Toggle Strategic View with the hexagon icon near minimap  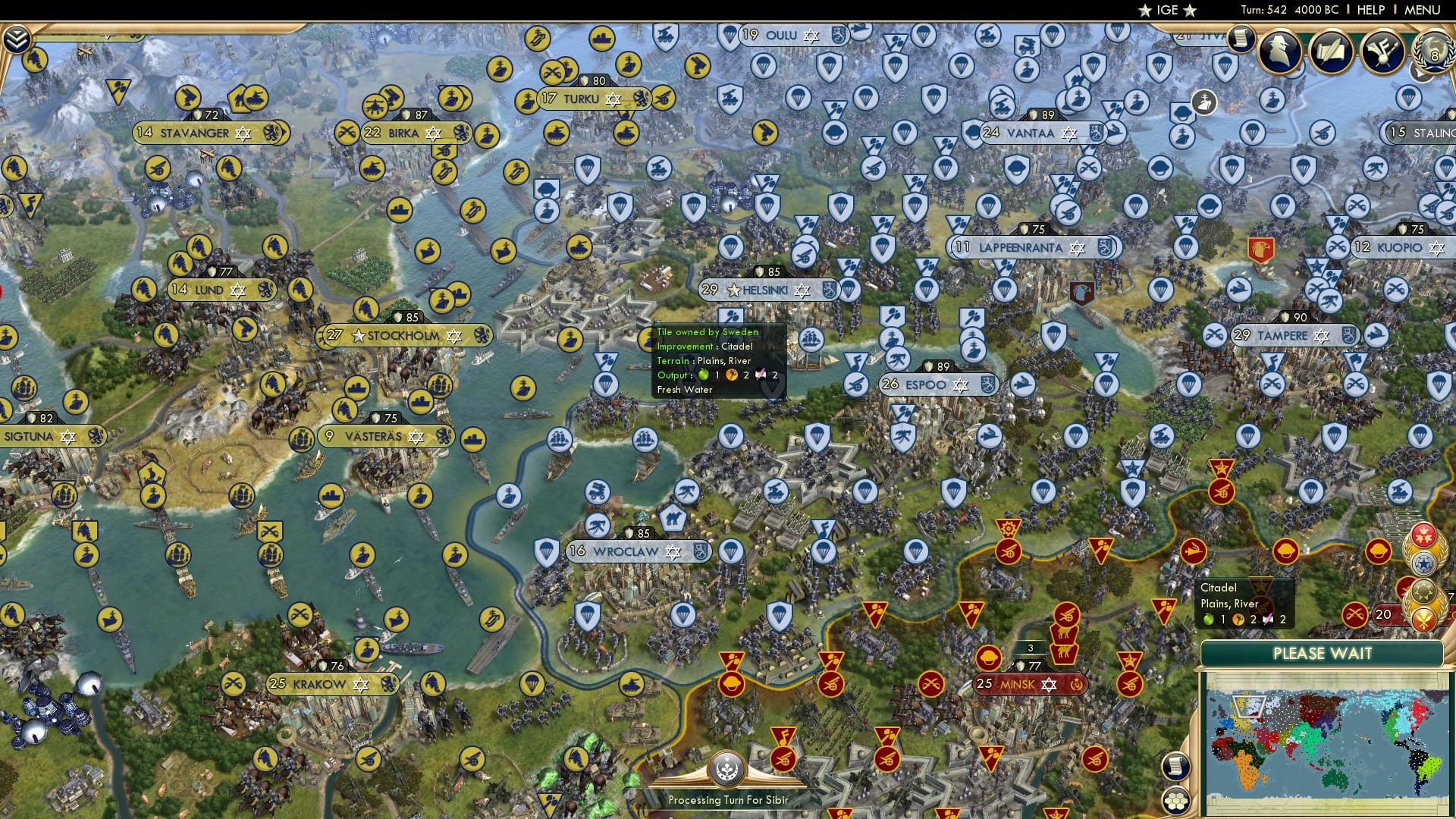(x=1175, y=802)
